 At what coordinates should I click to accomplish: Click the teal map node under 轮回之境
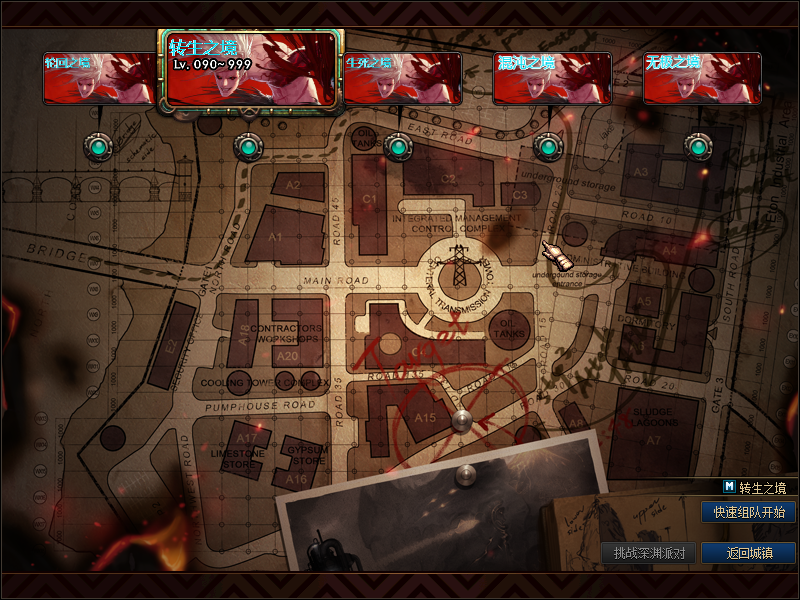[x=98, y=148]
